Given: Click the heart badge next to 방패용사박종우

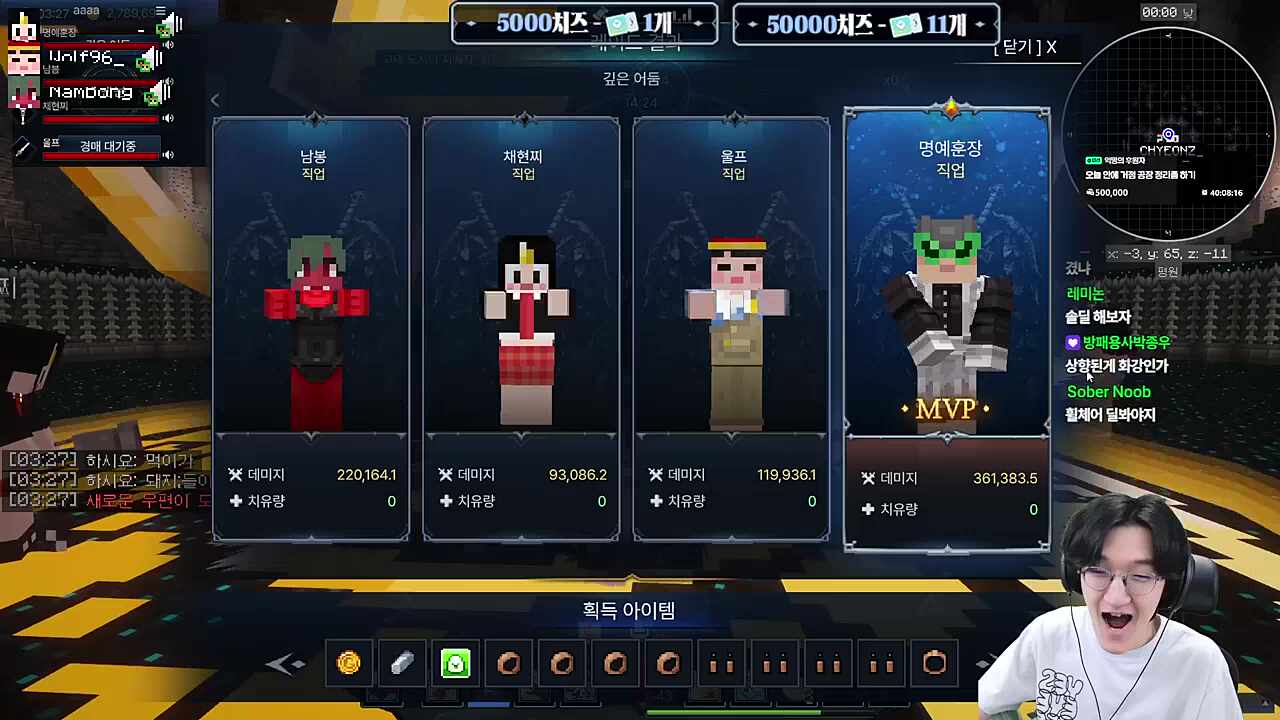Looking at the screenshot, I should coord(1072,342).
